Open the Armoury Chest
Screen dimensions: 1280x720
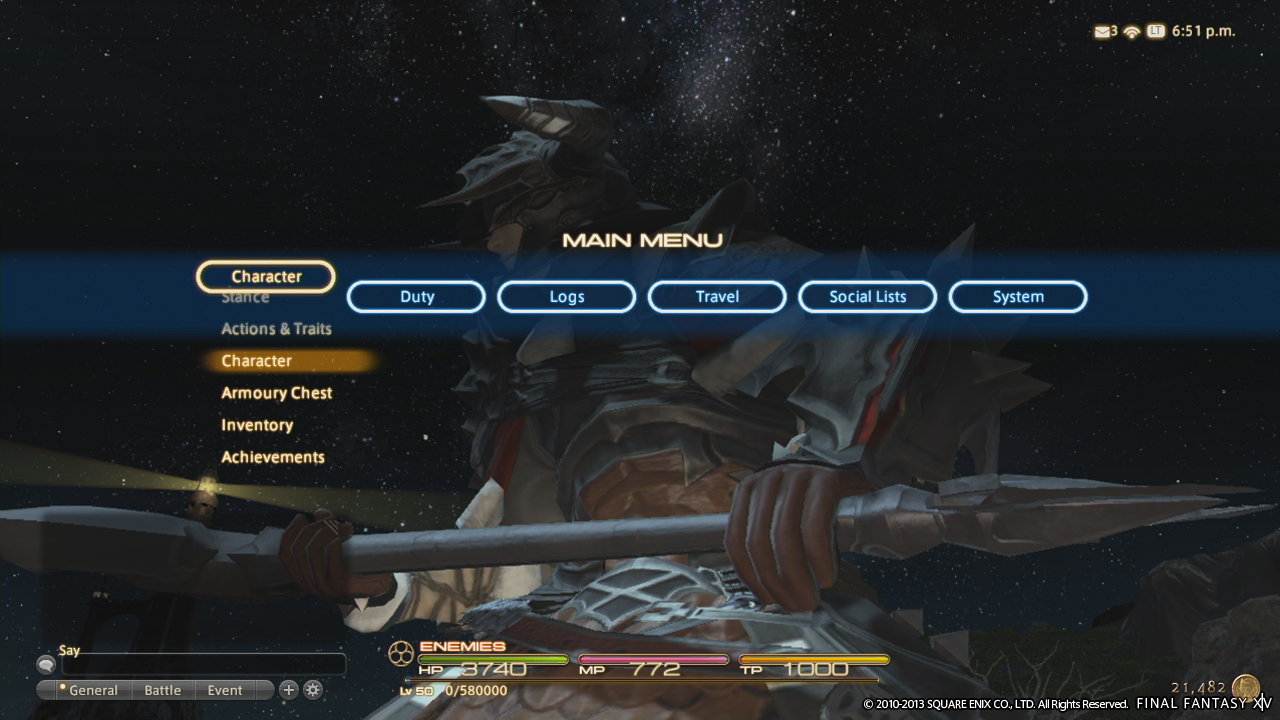tap(276, 393)
